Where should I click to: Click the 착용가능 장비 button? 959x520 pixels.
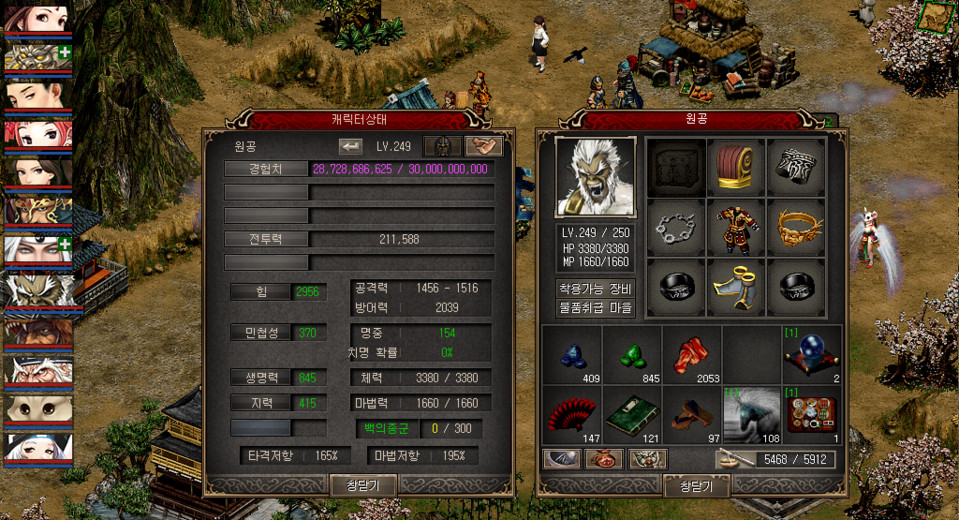[596, 288]
